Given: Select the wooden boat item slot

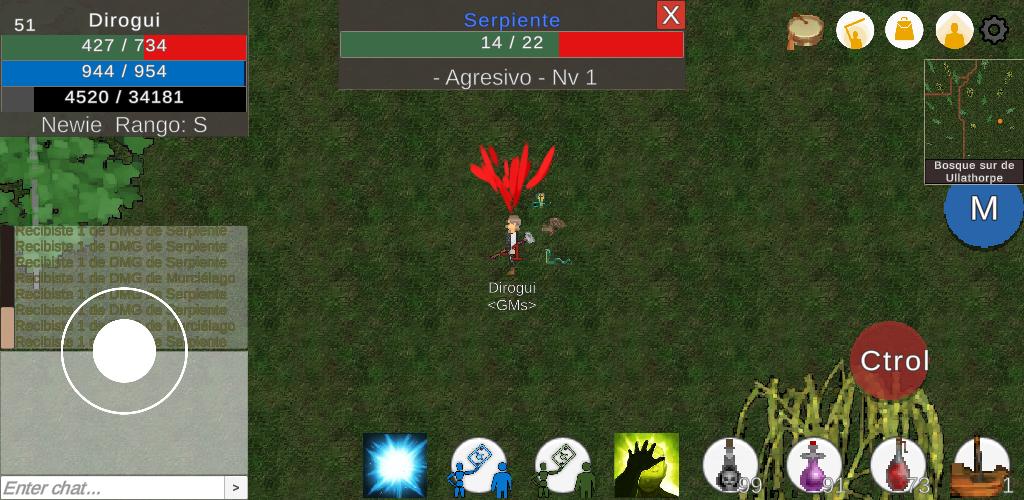Looking at the screenshot, I should pos(981,466).
